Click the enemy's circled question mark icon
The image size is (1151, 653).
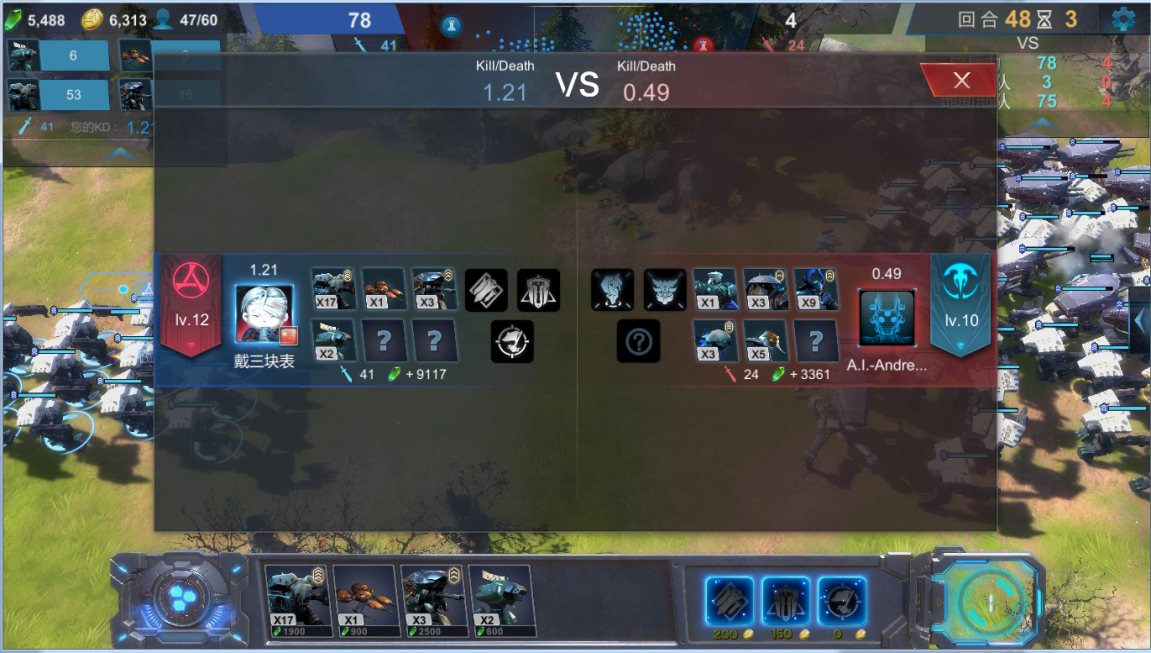point(639,342)
